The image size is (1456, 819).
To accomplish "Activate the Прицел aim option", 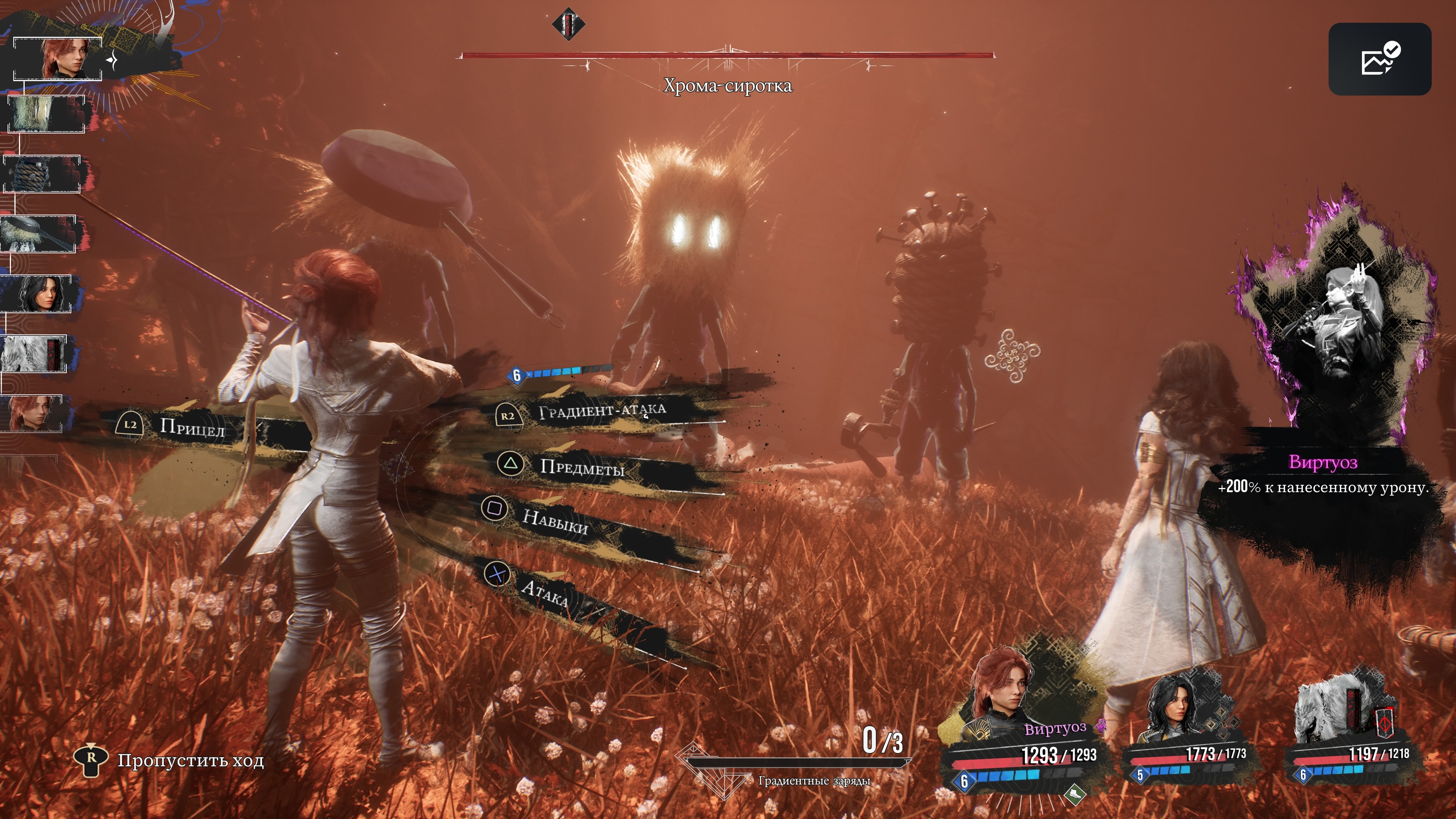I will pos(191,427).
